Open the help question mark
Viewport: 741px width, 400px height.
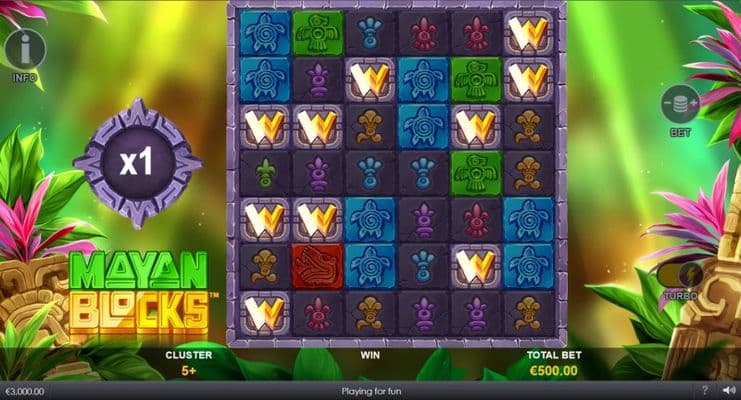(705, 391)
